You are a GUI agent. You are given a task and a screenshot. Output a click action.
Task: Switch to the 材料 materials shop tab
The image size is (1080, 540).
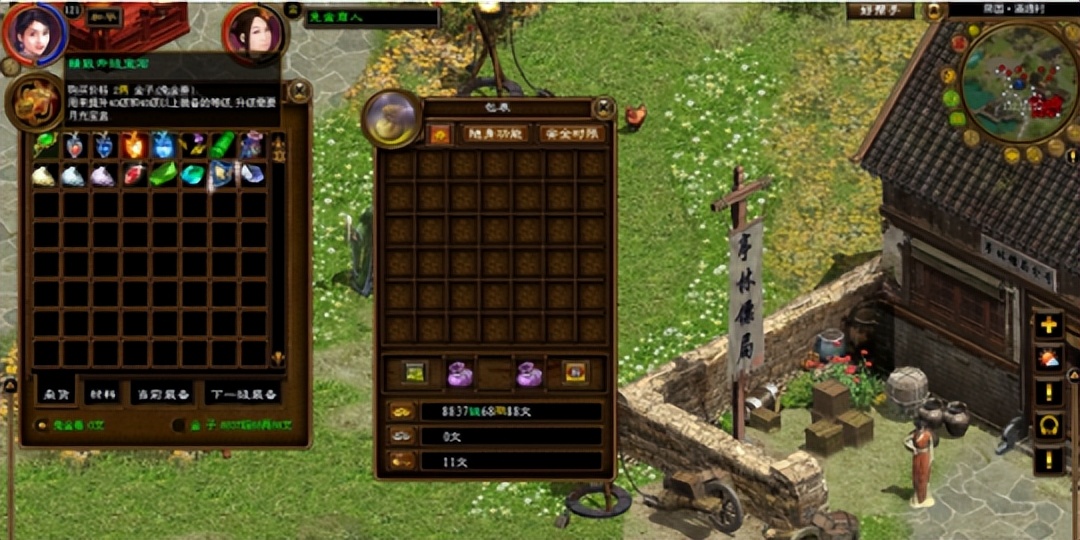[100, 394]
